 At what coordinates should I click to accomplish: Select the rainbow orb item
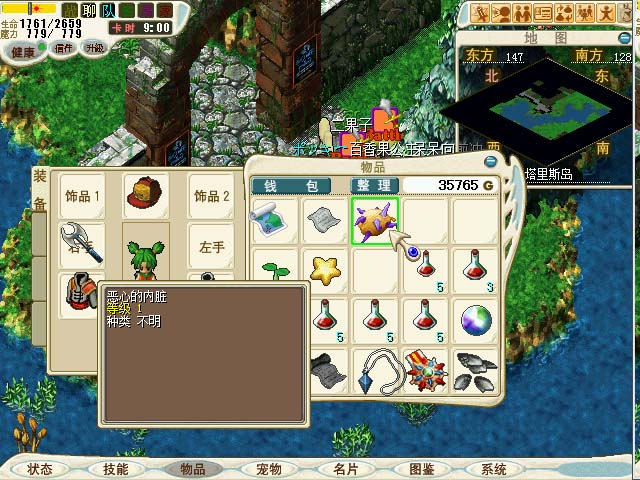pos(475,320)
